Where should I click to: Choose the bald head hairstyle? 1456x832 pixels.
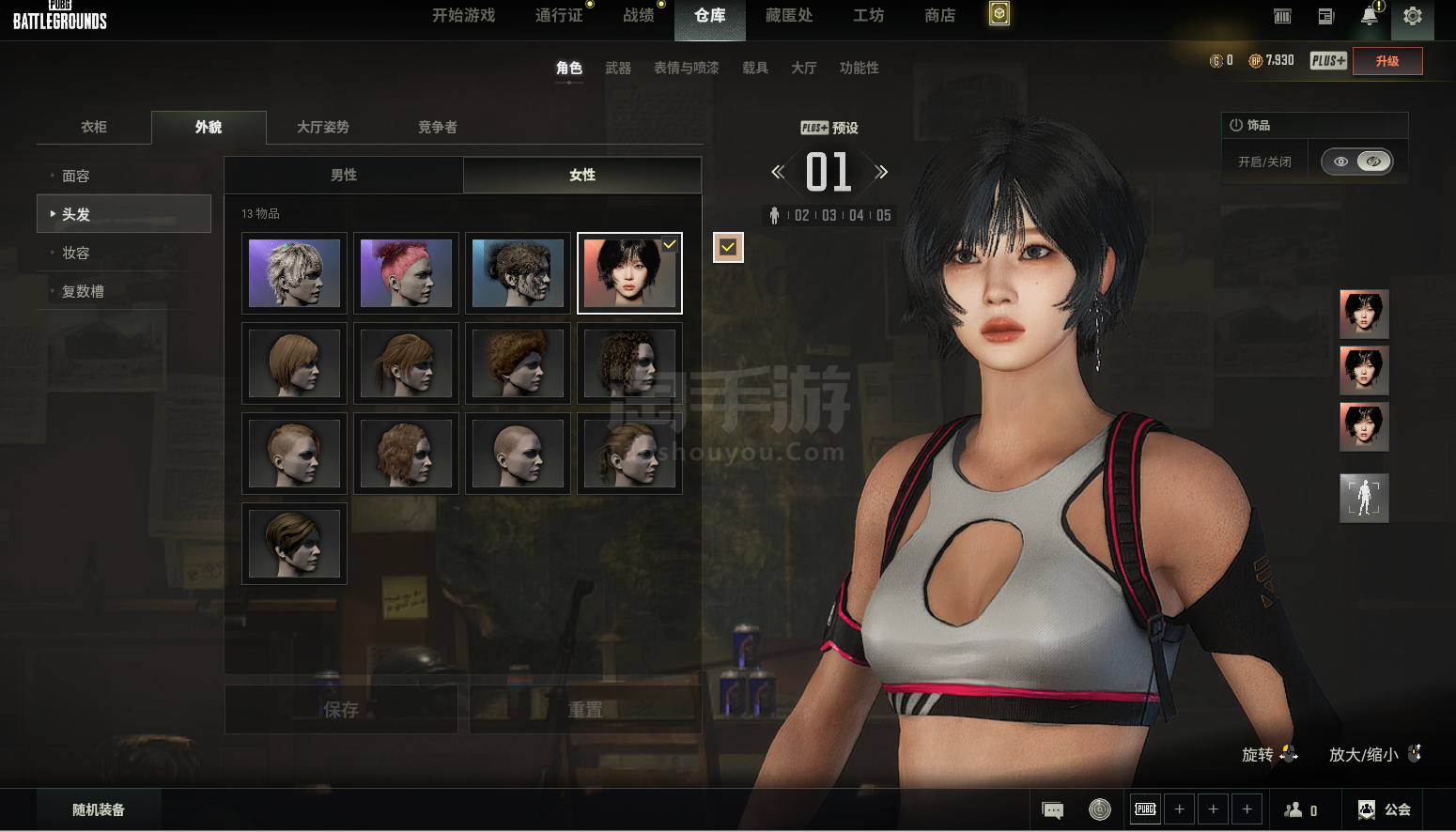[518, 454]
